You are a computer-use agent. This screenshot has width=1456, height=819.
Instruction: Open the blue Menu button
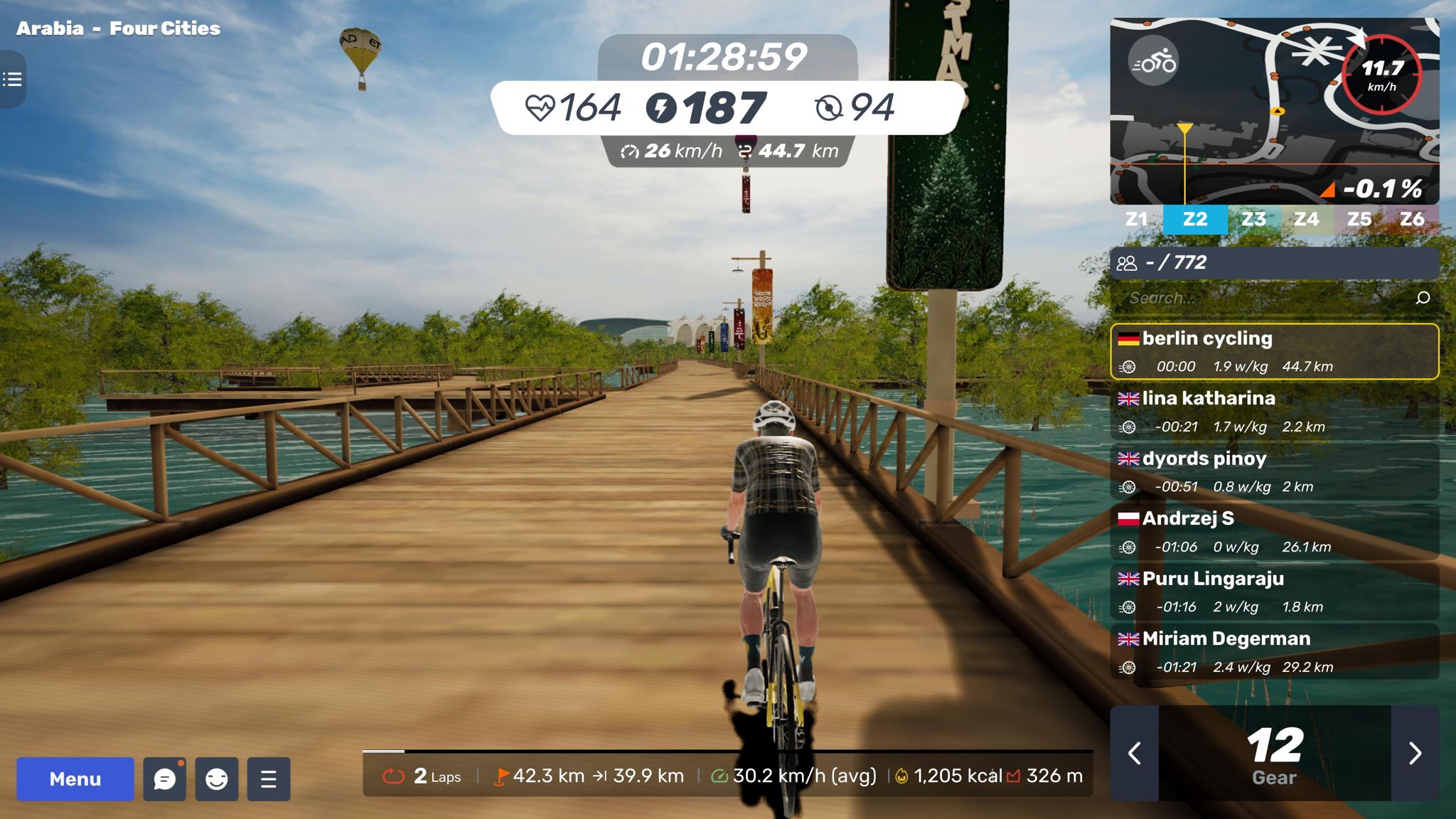click(75, 779)
